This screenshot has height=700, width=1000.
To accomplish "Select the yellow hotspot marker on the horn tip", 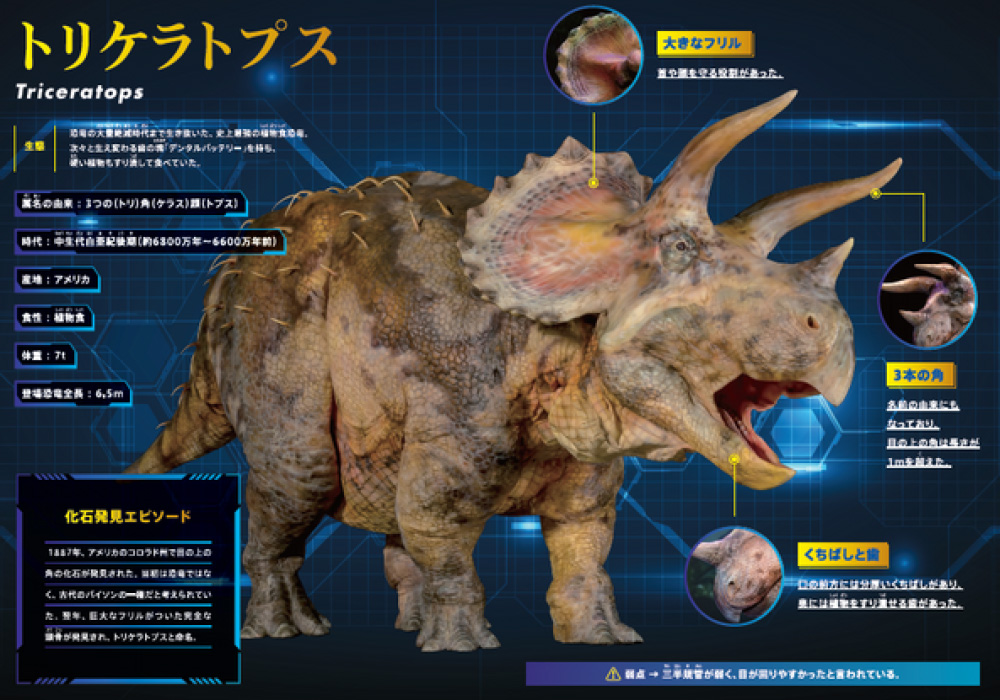I will pyautogui.click(x=875, y=193).
